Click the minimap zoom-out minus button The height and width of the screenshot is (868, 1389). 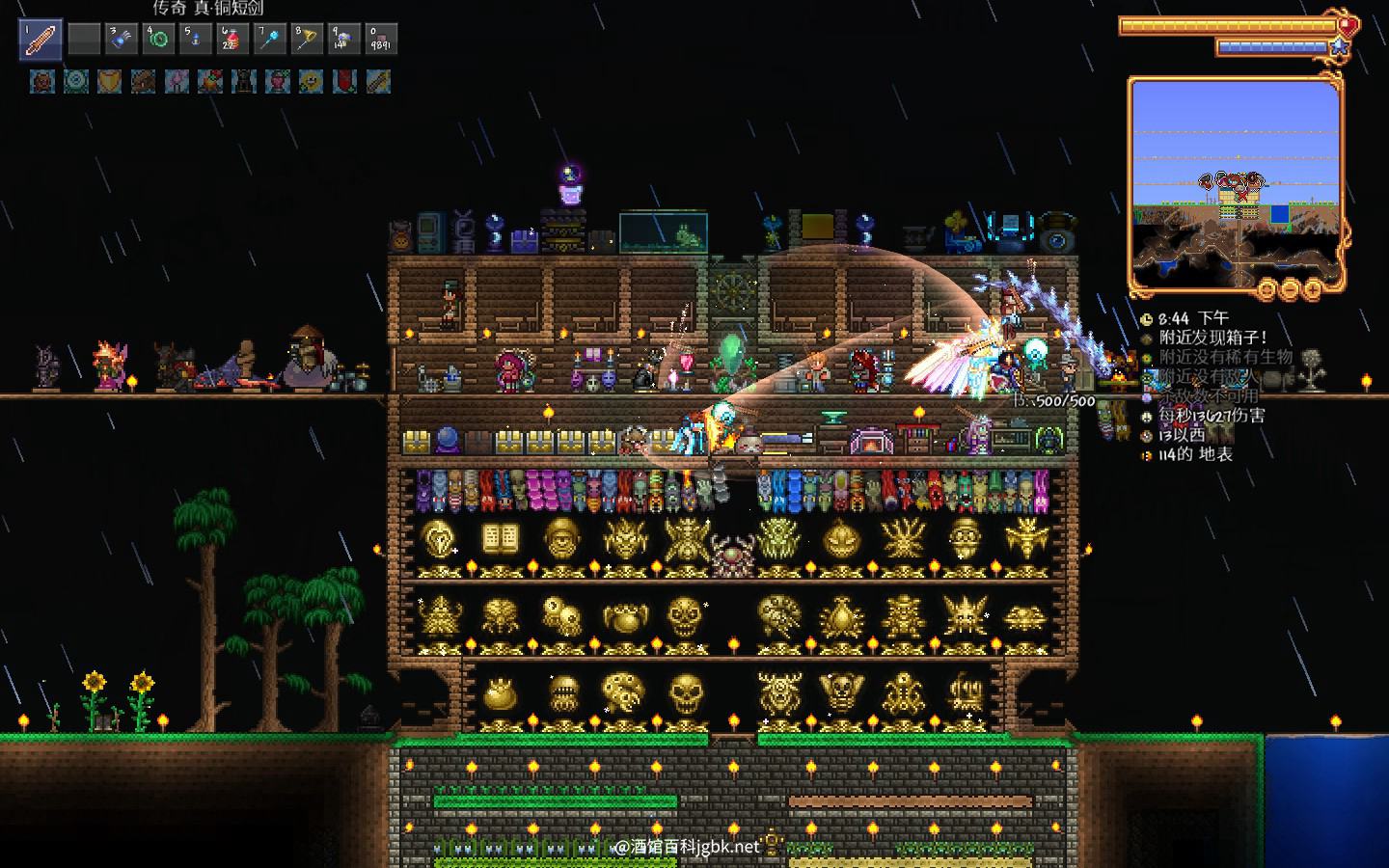[x=1290, y=288]
